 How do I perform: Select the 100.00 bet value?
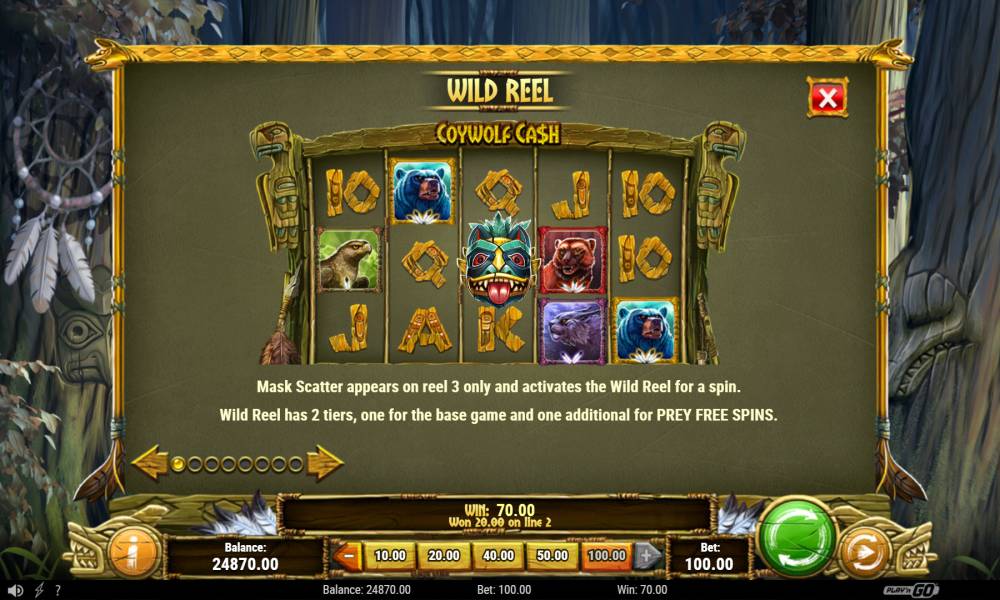(x=606, y=556)
